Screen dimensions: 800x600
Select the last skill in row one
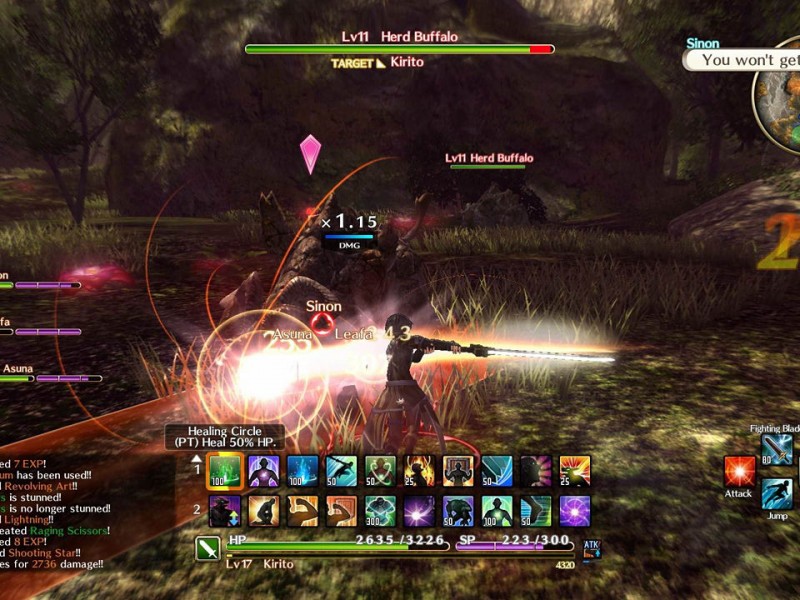click(575, 471)
